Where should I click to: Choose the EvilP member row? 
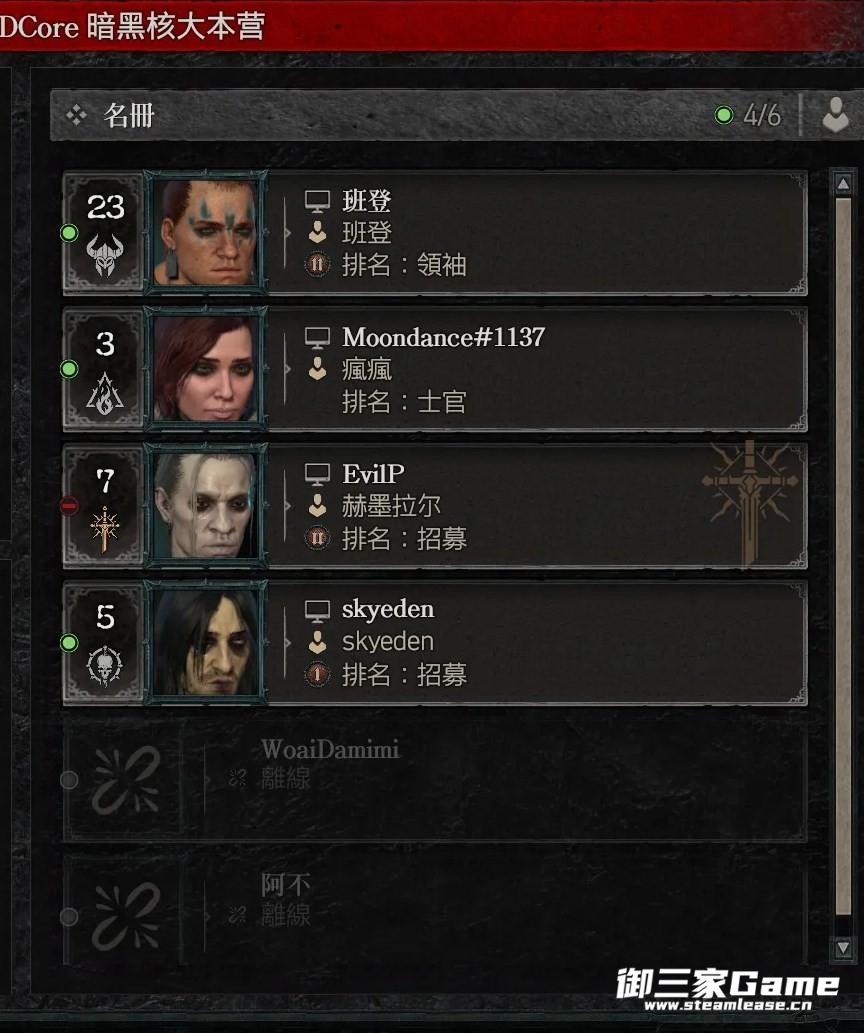coord(540,506)
